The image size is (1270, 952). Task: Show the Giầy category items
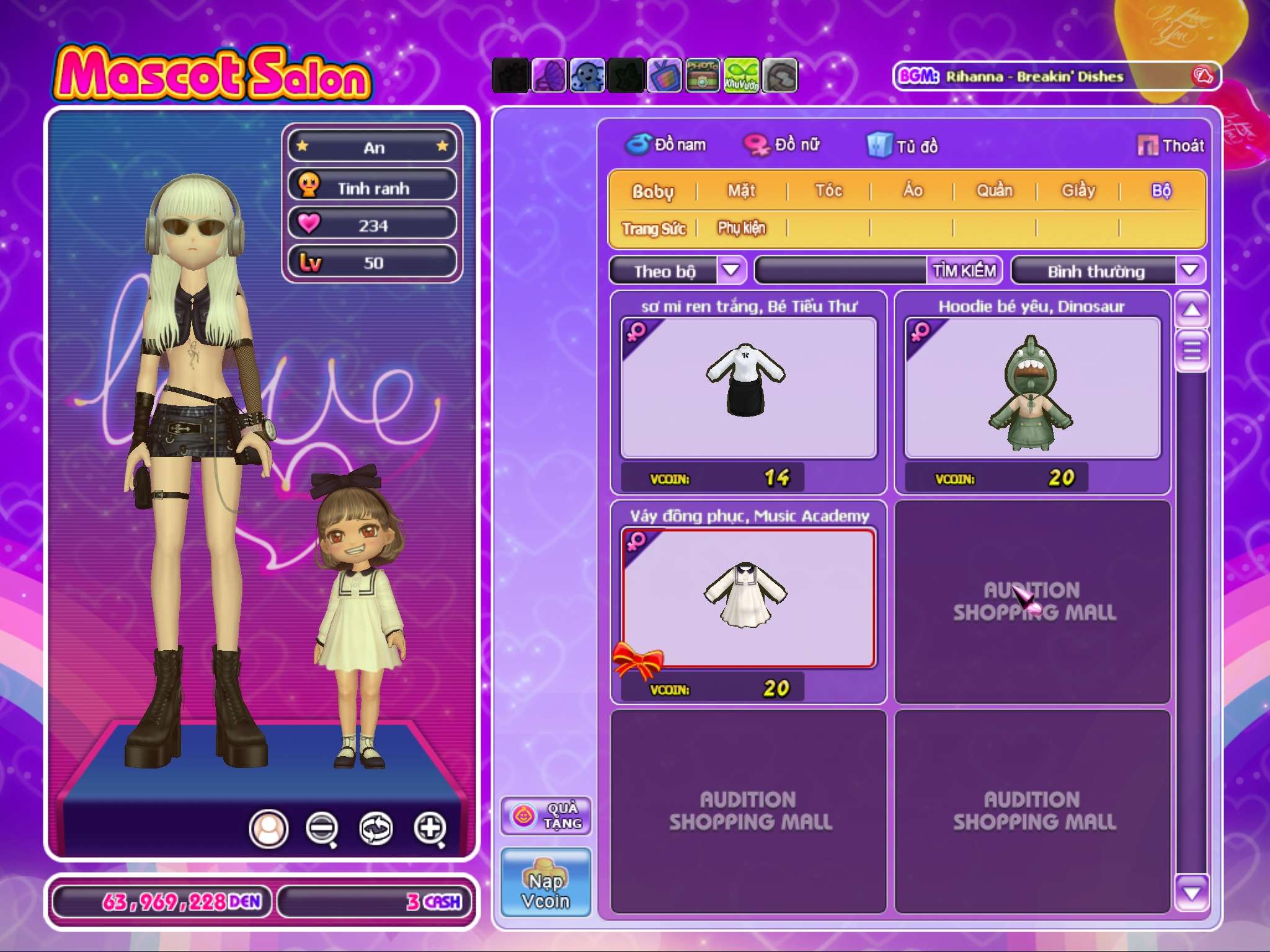coord(1078,191)
